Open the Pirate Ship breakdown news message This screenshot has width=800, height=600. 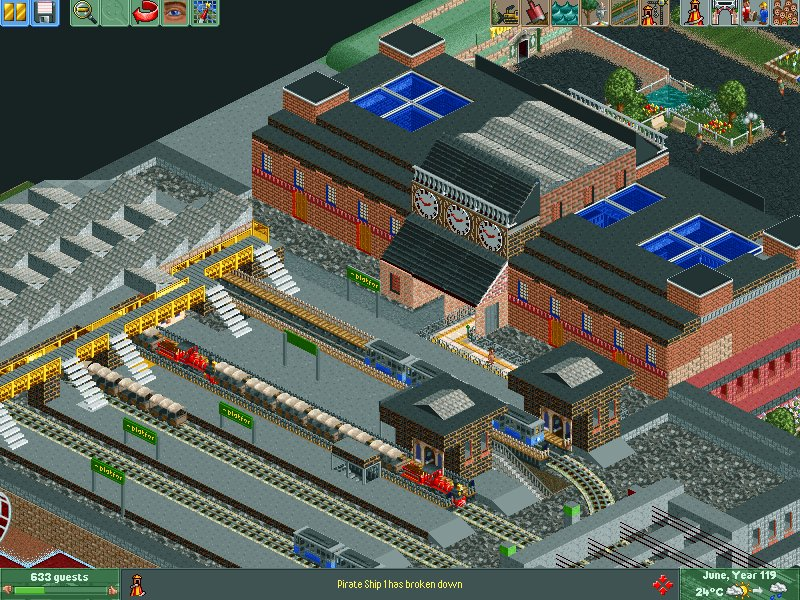coord(400,584)
